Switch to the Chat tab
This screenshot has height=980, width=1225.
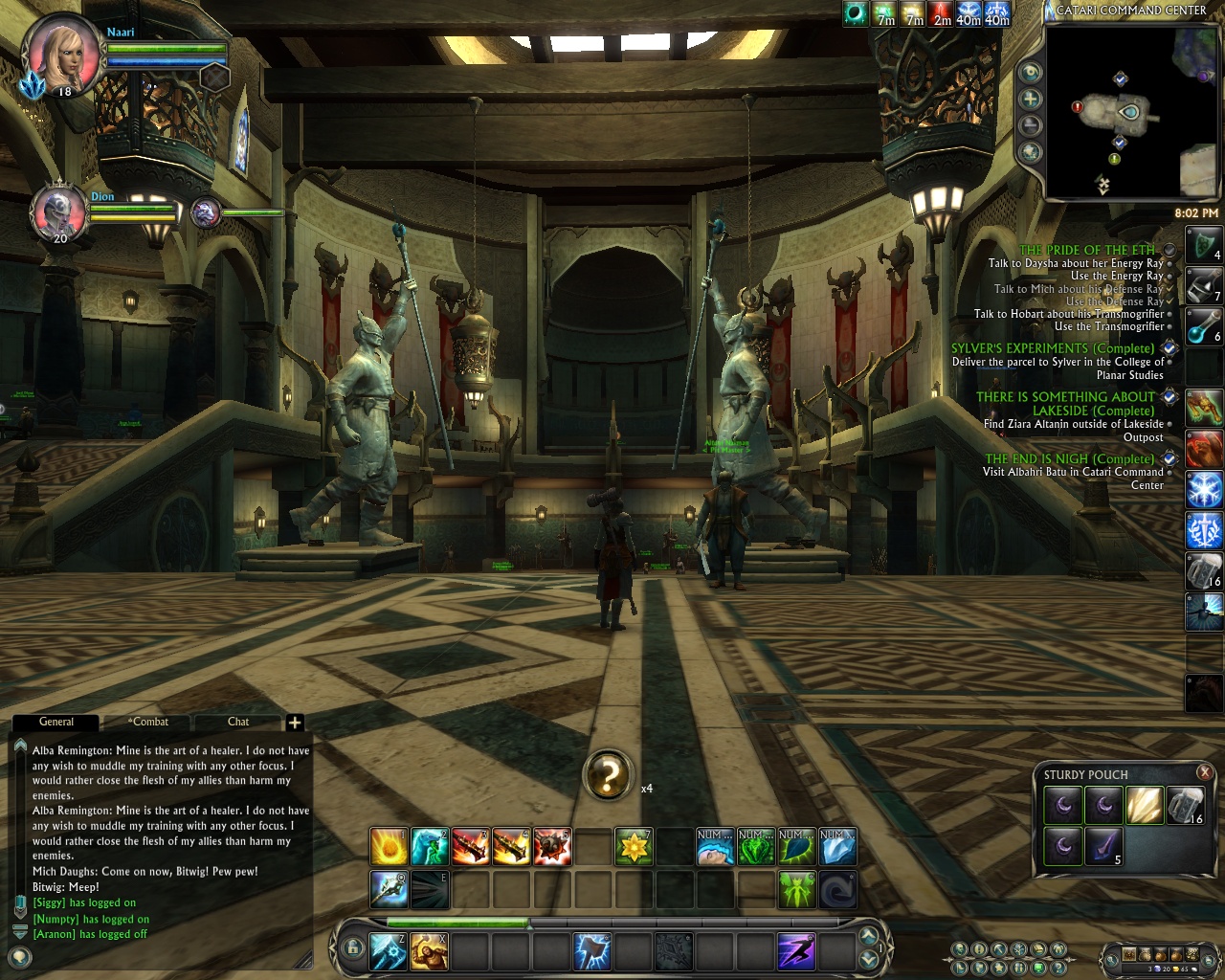[x=238, y=722]
